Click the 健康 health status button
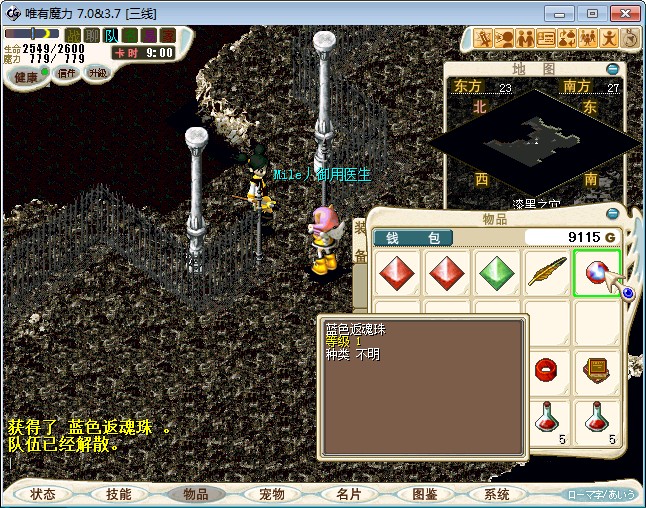The width and height of the screenshot is (646, 508). (25, 76)
